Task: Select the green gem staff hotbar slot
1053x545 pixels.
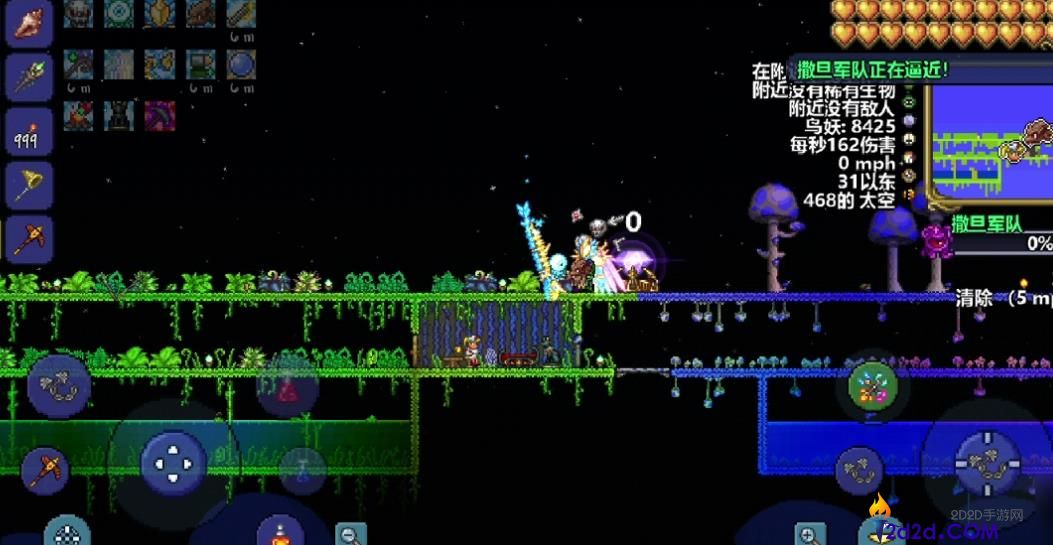Action: (x=29, y=76)
